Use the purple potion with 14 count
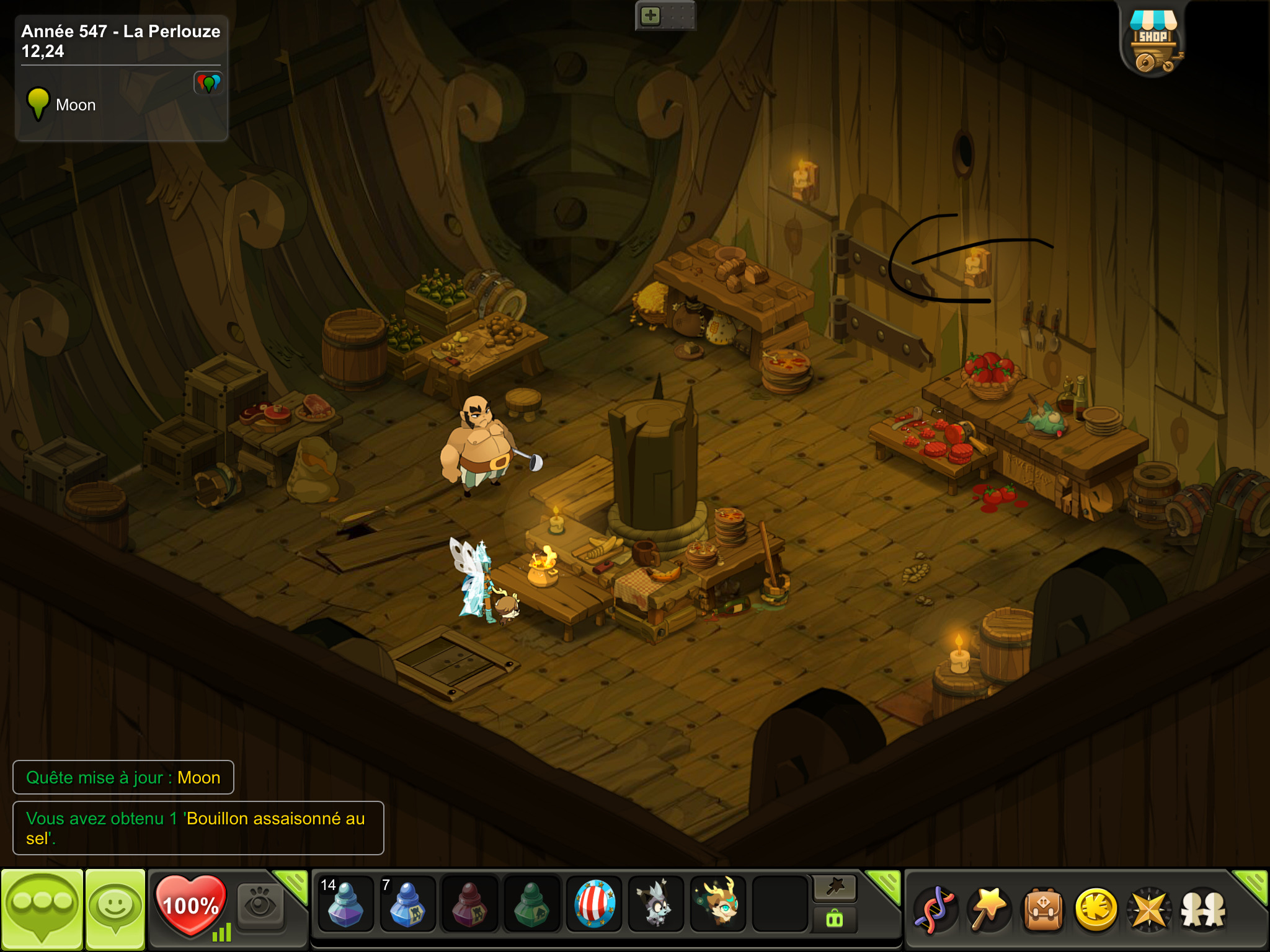 (x=345, y=905)
